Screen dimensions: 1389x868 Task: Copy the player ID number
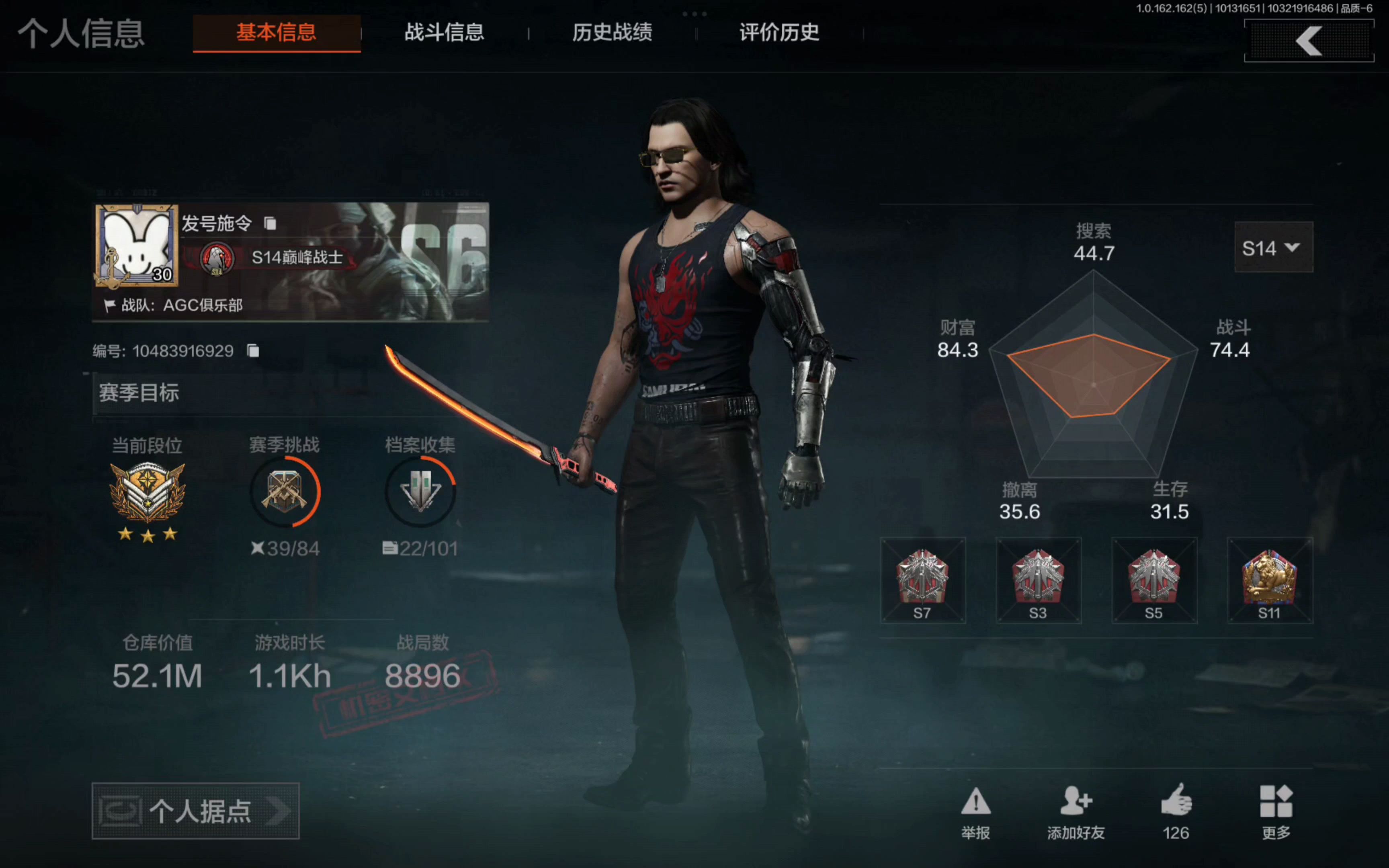point(253,351)
